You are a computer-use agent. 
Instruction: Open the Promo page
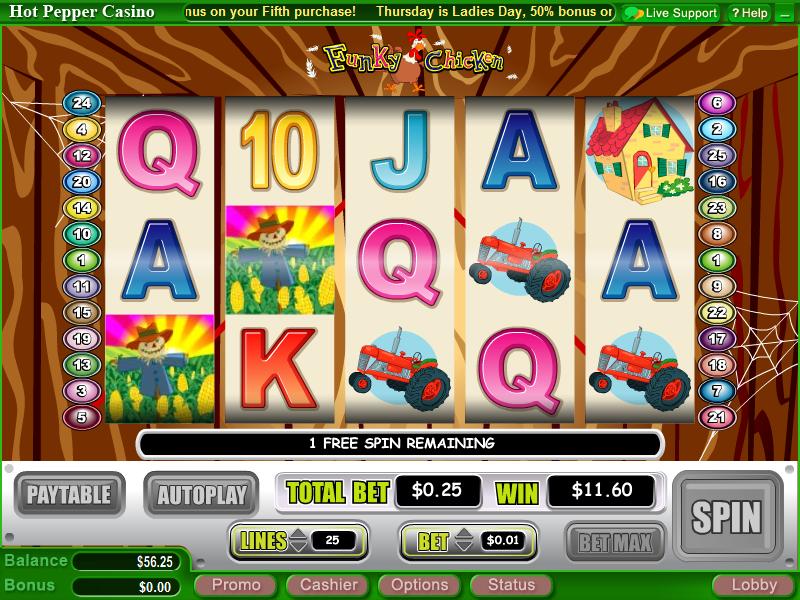pos(236,585)
